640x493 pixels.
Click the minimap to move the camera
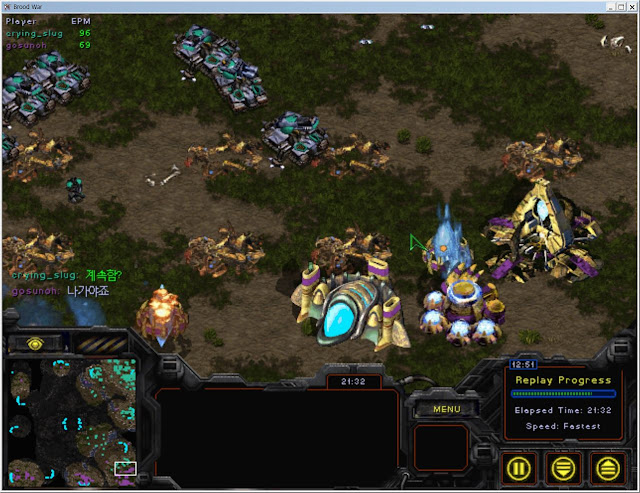[x=71, y=418]
